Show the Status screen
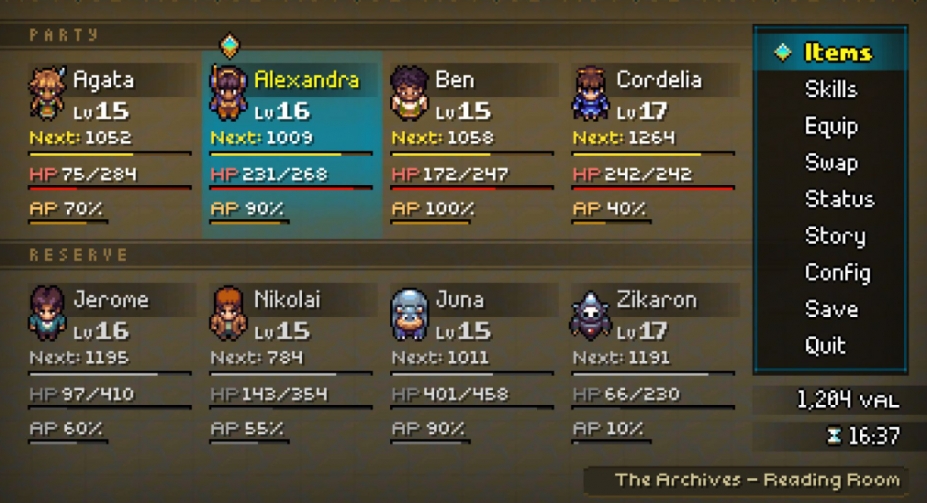Screen dimensions: 927x503 (x=839, y=199)
